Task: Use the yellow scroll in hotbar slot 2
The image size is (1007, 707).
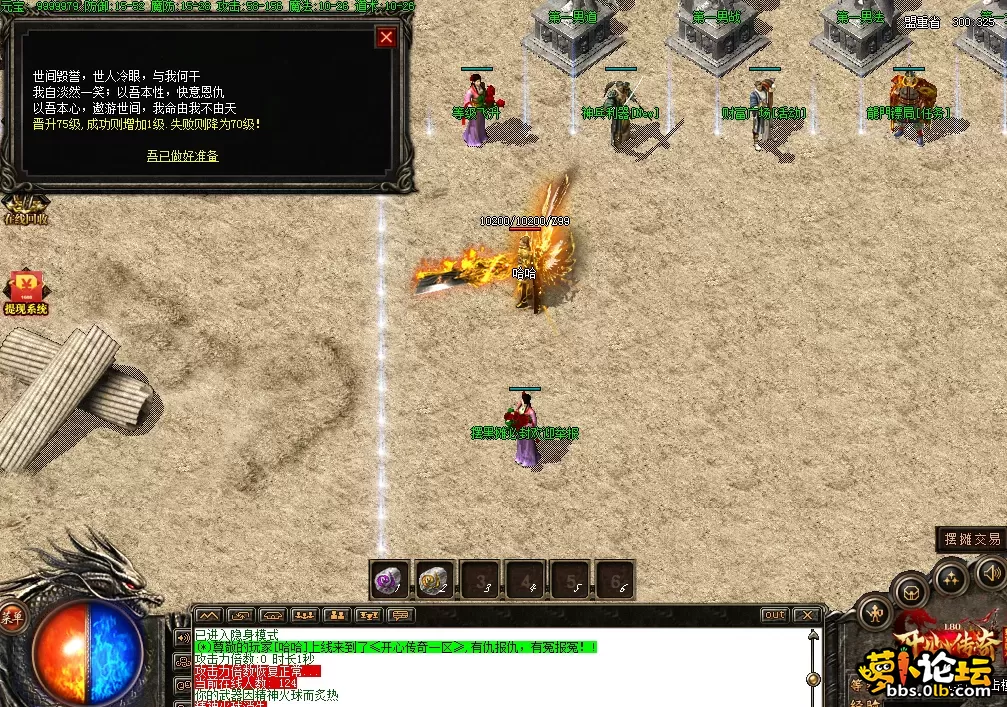Action: click(x=435, y=579)
